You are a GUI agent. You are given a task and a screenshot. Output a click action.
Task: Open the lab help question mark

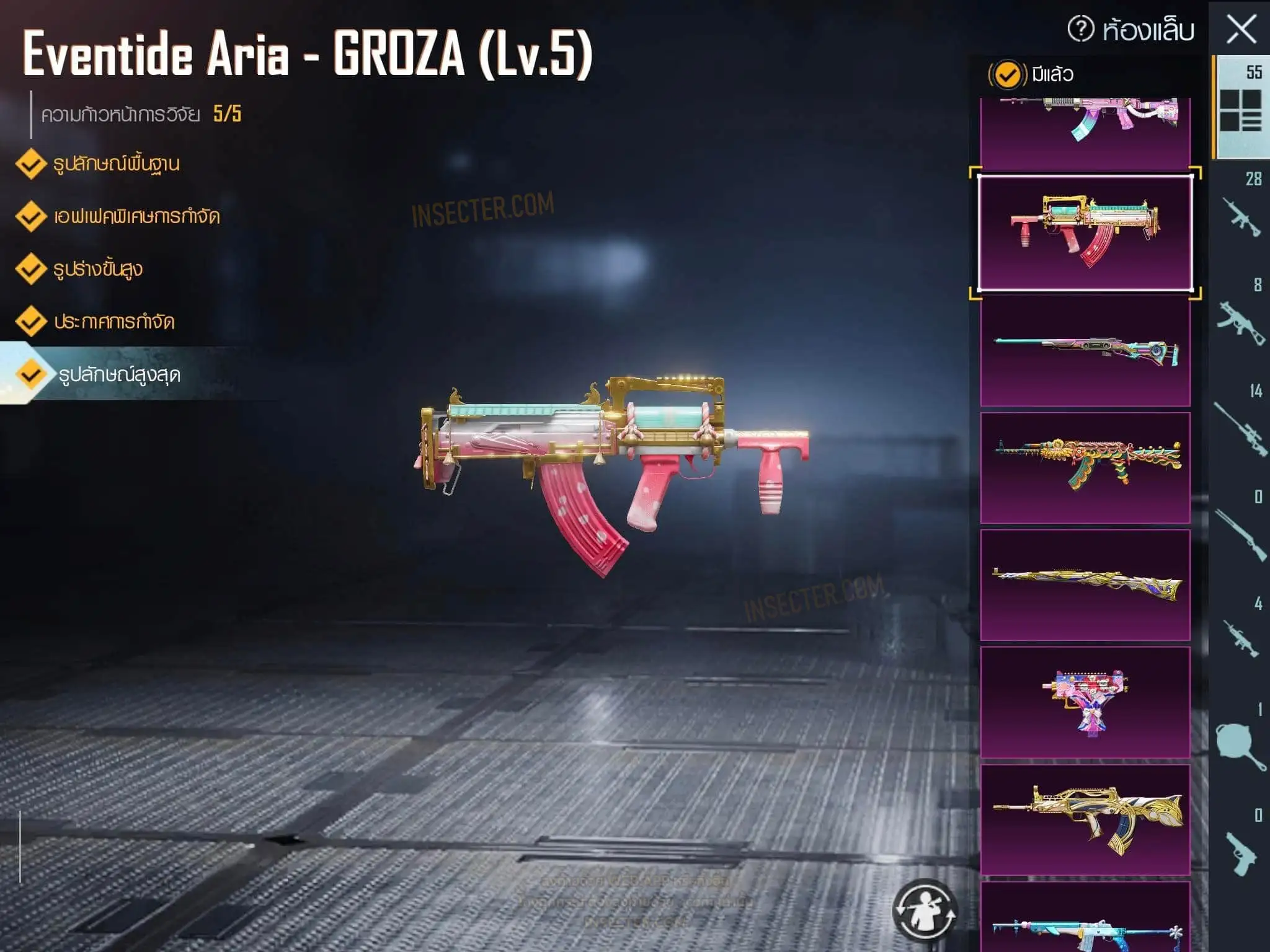(1080, 29)
